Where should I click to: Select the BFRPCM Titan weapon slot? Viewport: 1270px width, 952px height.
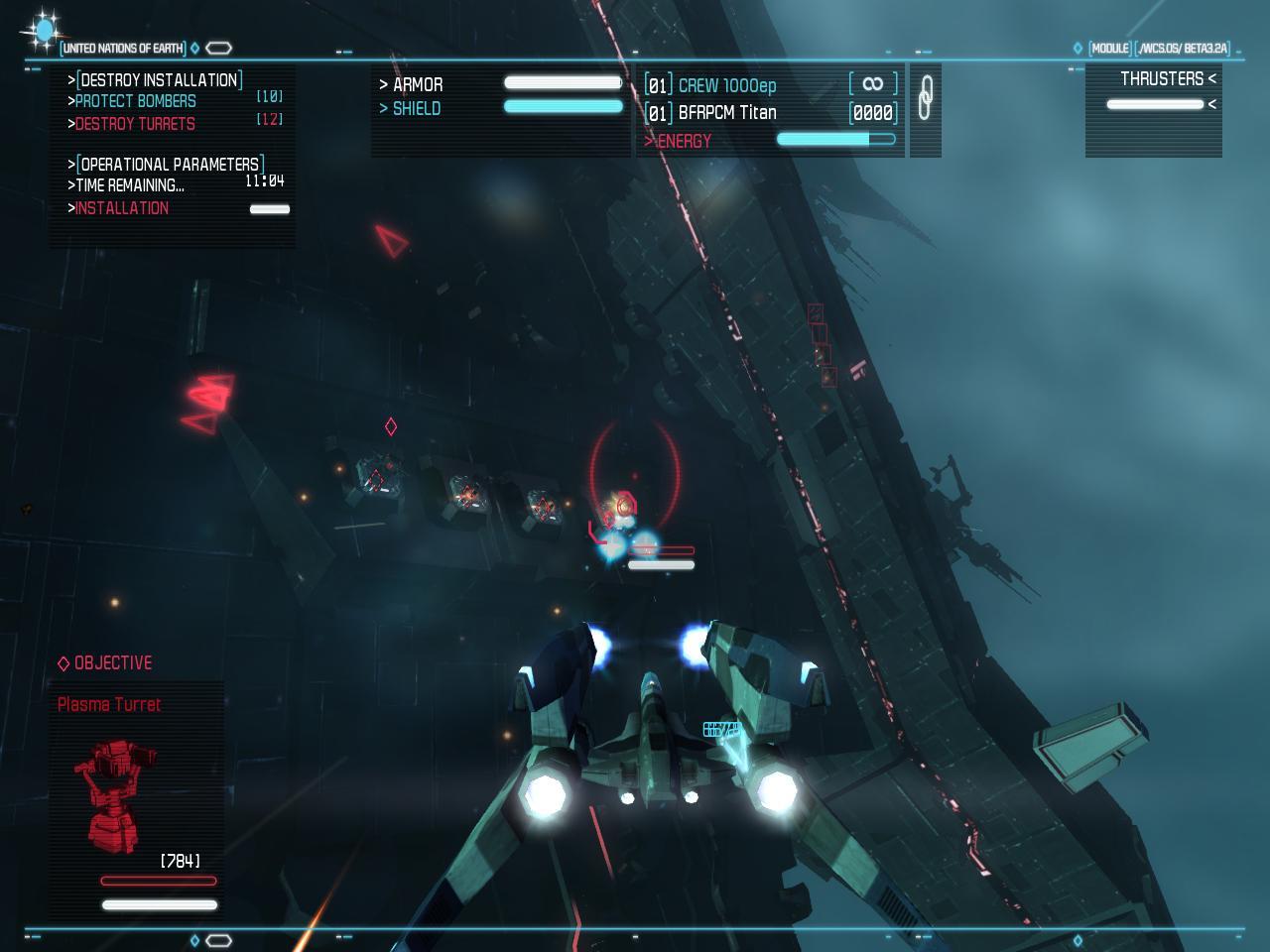(726, 113)
